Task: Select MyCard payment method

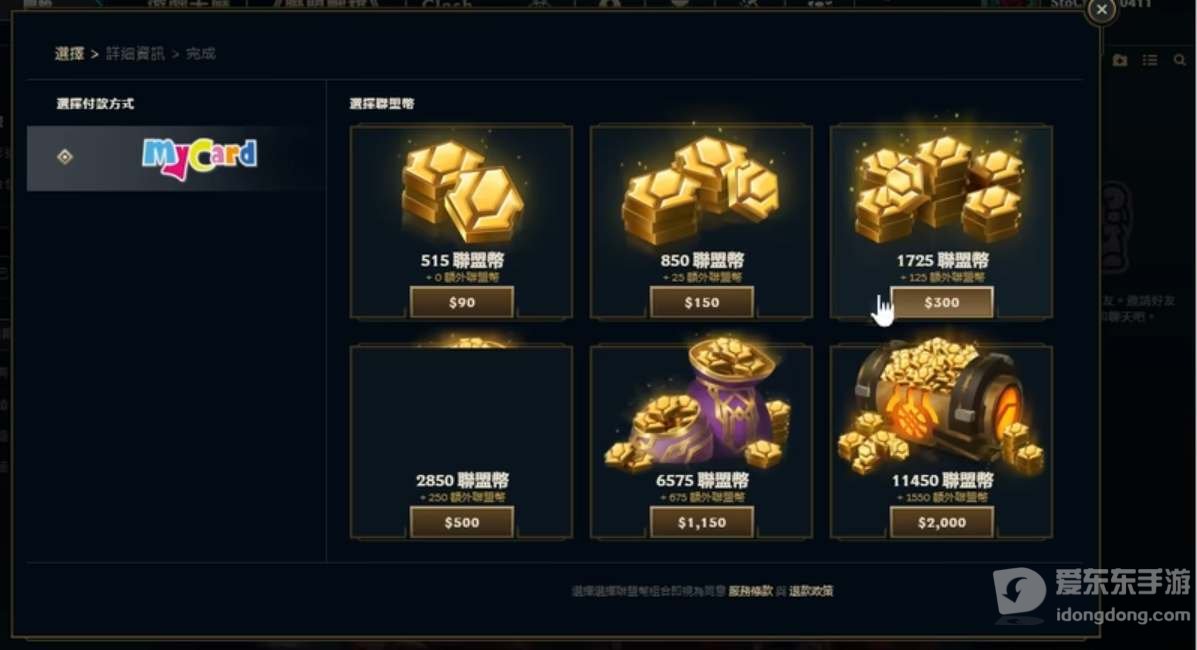Action: click(176, 157)
